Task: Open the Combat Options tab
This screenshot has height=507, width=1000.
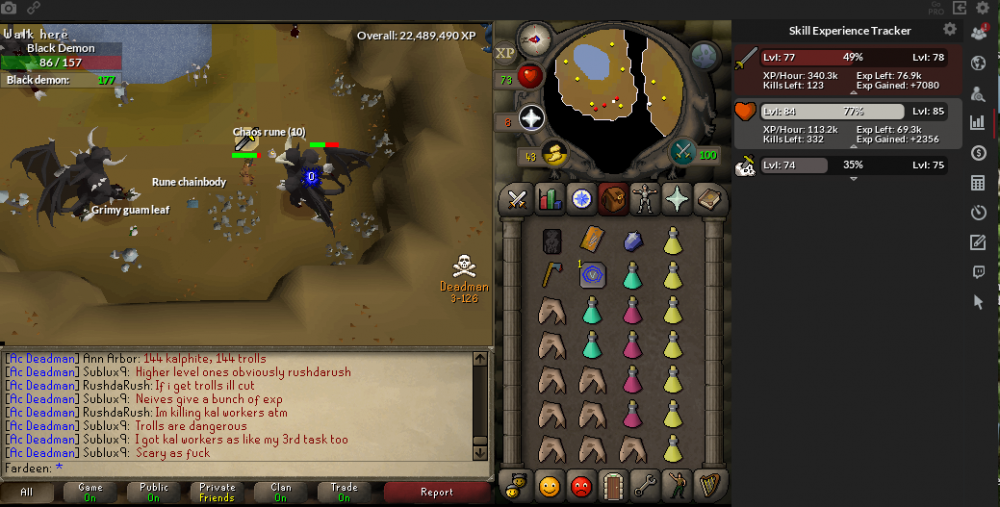Action: click(517, 199)
